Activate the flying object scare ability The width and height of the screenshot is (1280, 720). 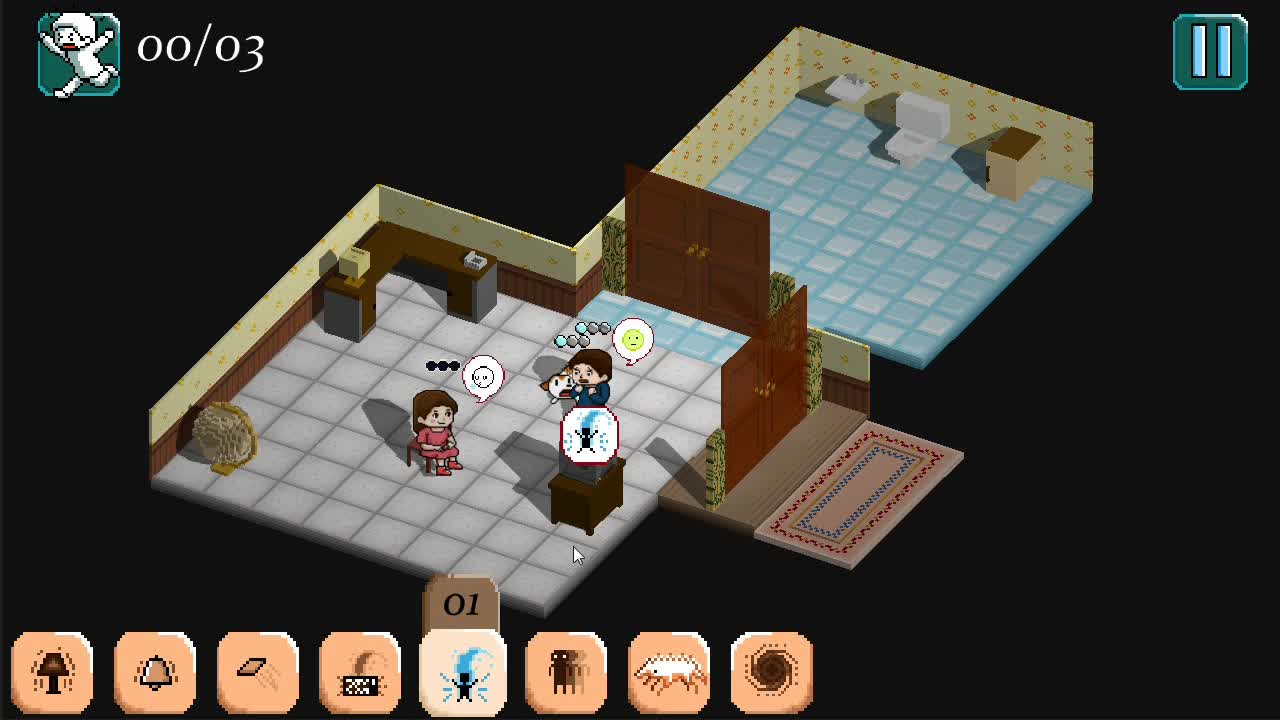tap(258, 670)
